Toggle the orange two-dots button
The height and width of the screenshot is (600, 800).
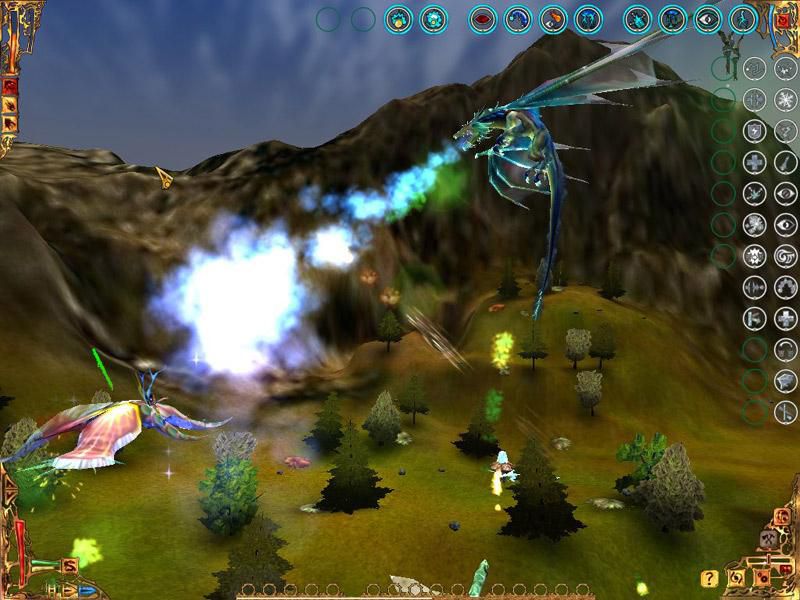pos(761,578)
